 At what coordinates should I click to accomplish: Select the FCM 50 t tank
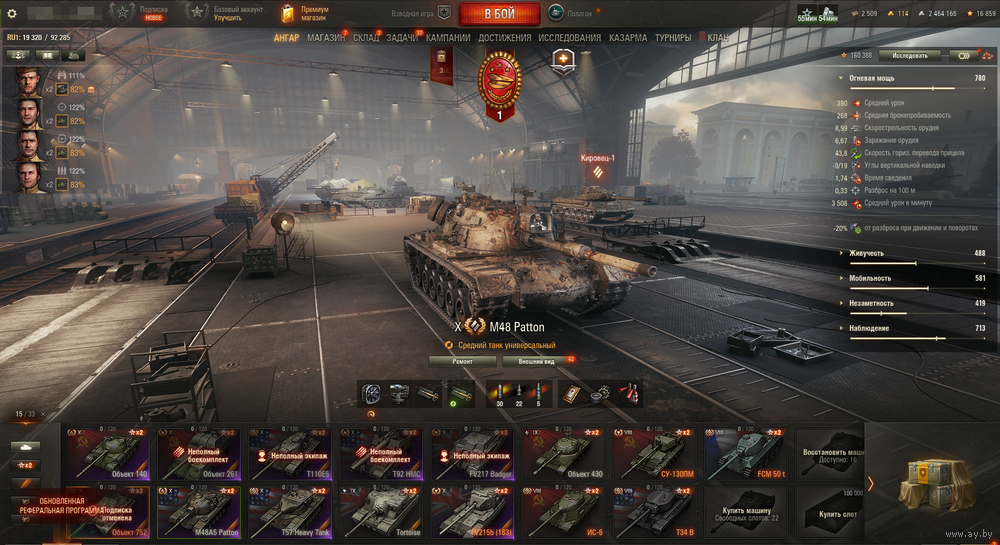tap(746, 454)
